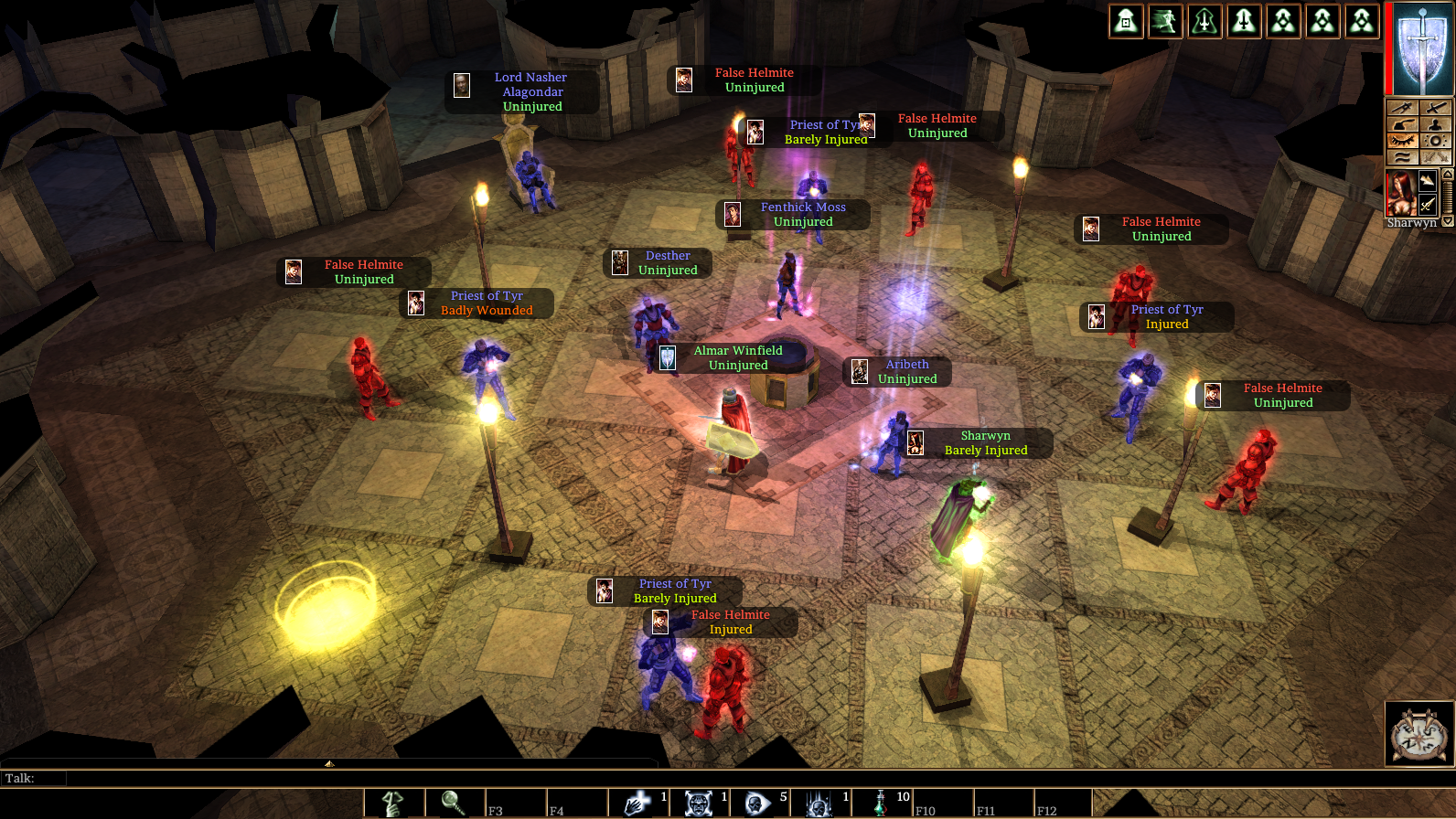Open the journal with the quill icon

pyautogui.click(x=1402, y=124)
